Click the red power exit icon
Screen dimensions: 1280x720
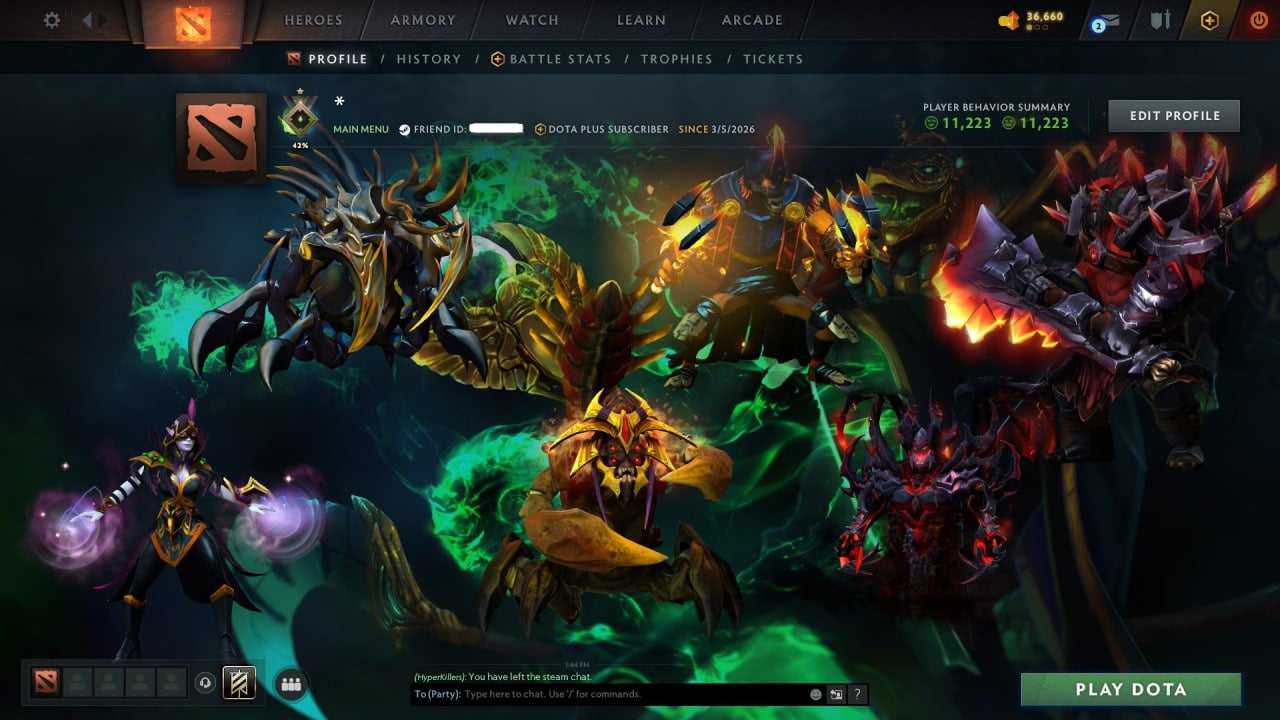pos(1258,18)
